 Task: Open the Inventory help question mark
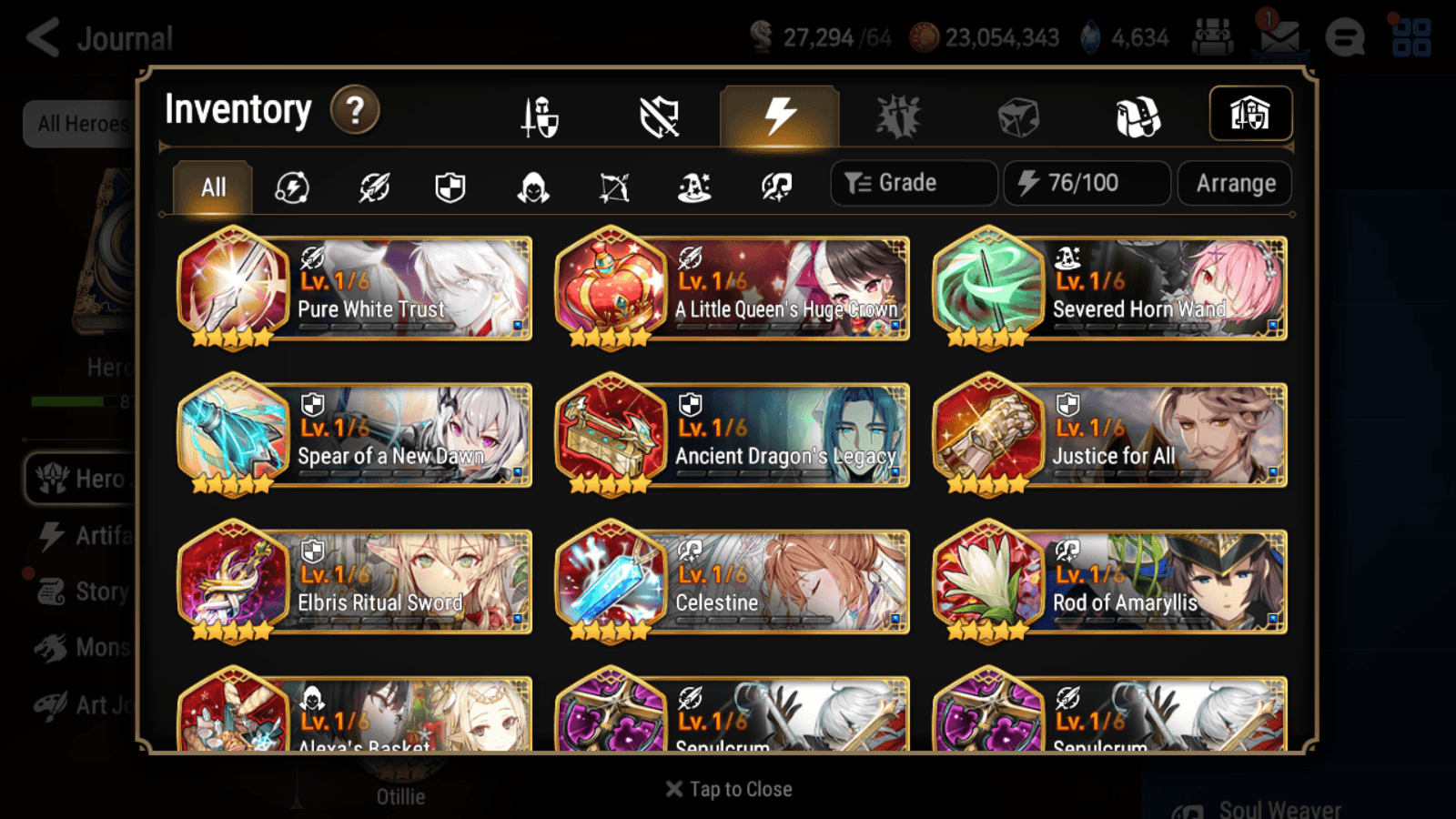tap(354, 110)
